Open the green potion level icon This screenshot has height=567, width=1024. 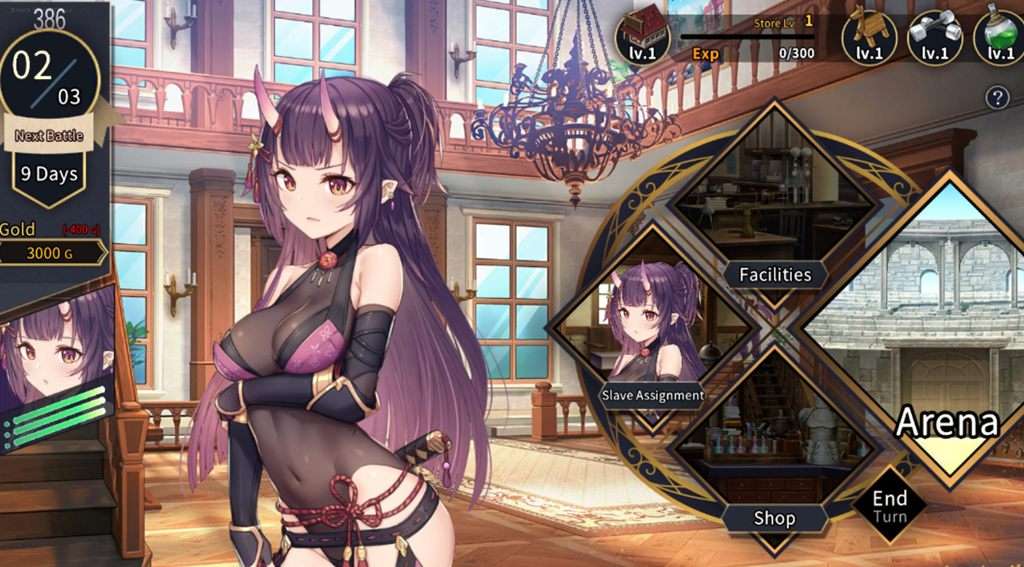[1000, 37]
